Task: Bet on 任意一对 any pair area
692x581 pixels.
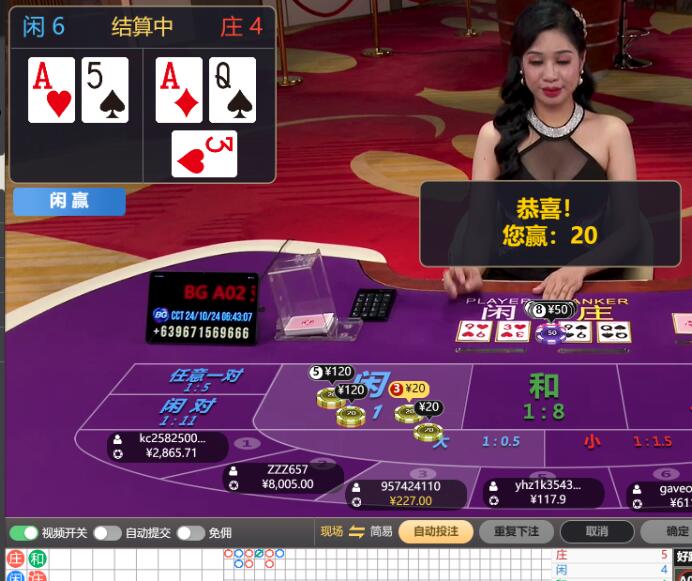Action: click(x=206, y=380)
